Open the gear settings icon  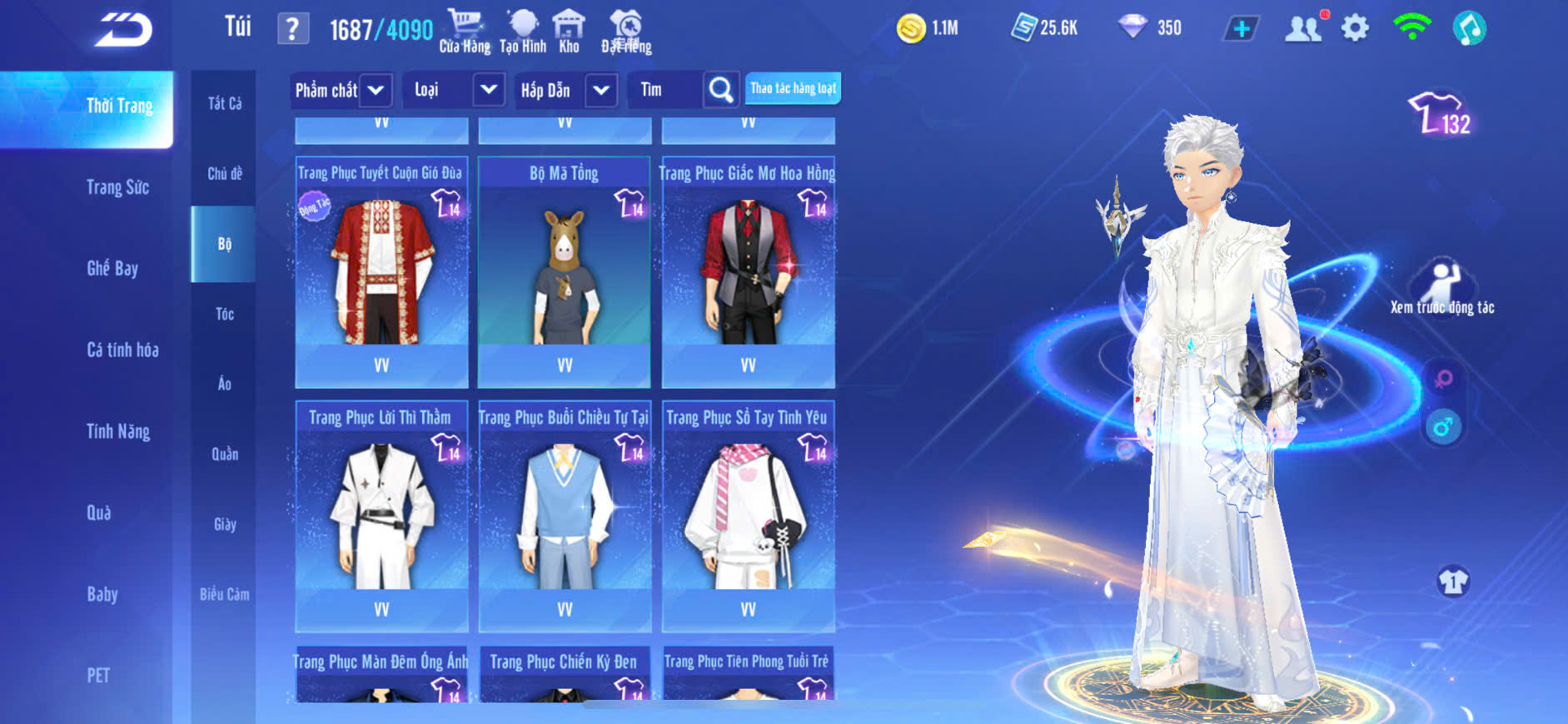coord(1355,28)
